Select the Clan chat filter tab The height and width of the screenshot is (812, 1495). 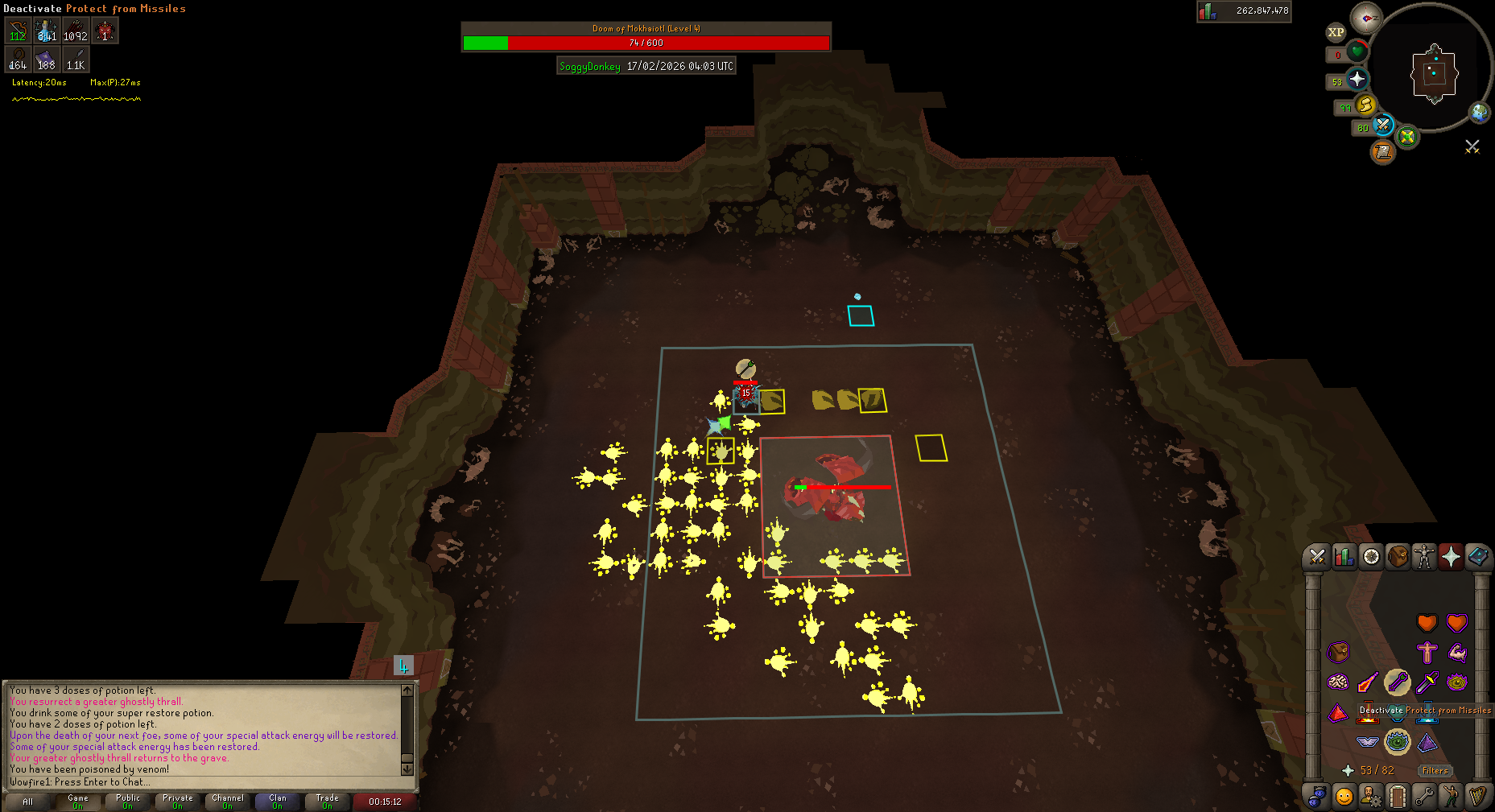[x=277, y=801]
